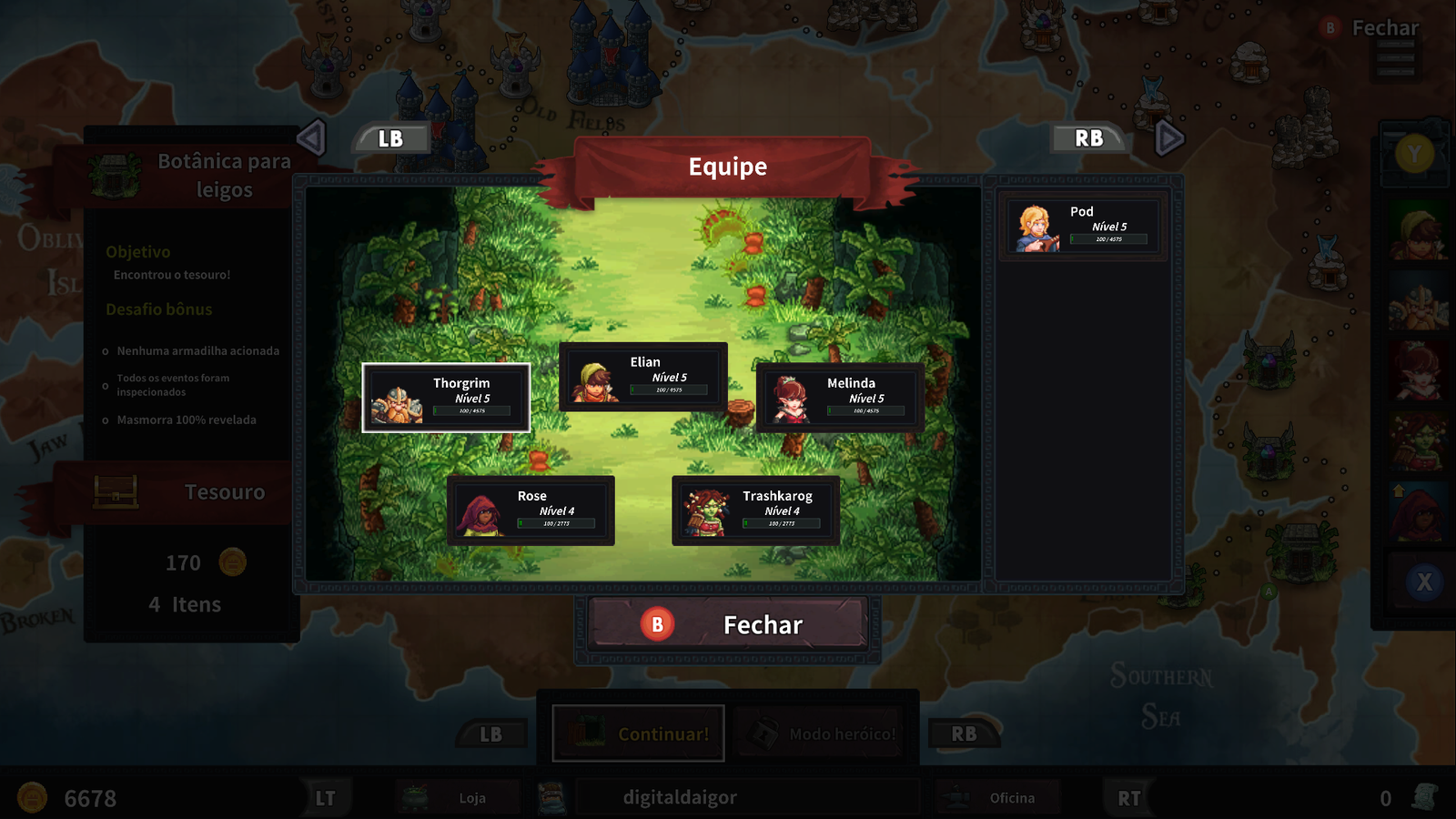Go to the previous panel with left arrow
The image size is (1456, 819).
[x=311, y=138]
